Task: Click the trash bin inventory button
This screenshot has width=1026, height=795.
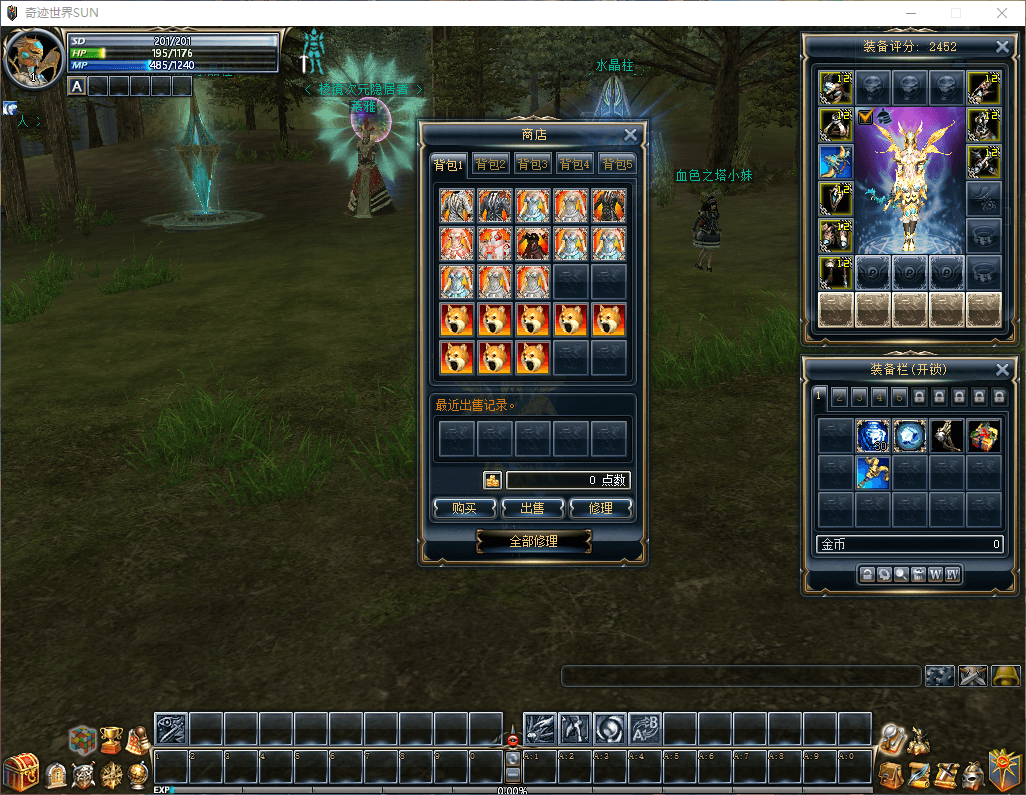Action: (x=918, y=574)
